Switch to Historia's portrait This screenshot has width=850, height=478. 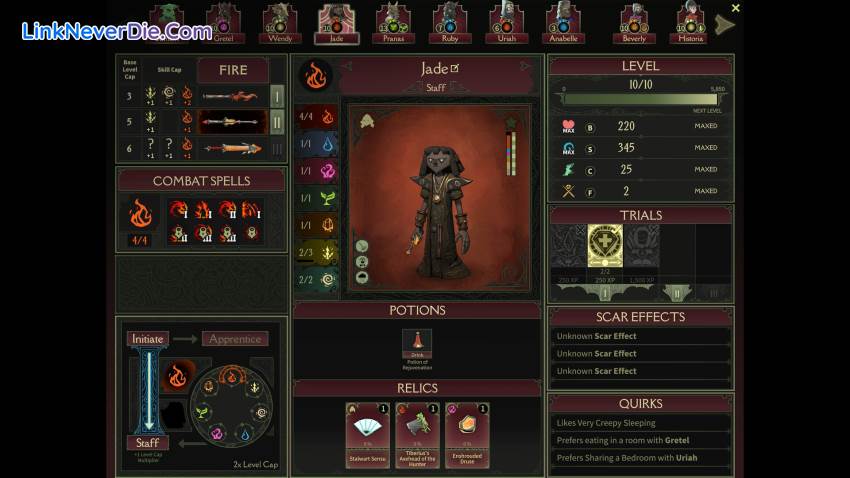[690, 22]
